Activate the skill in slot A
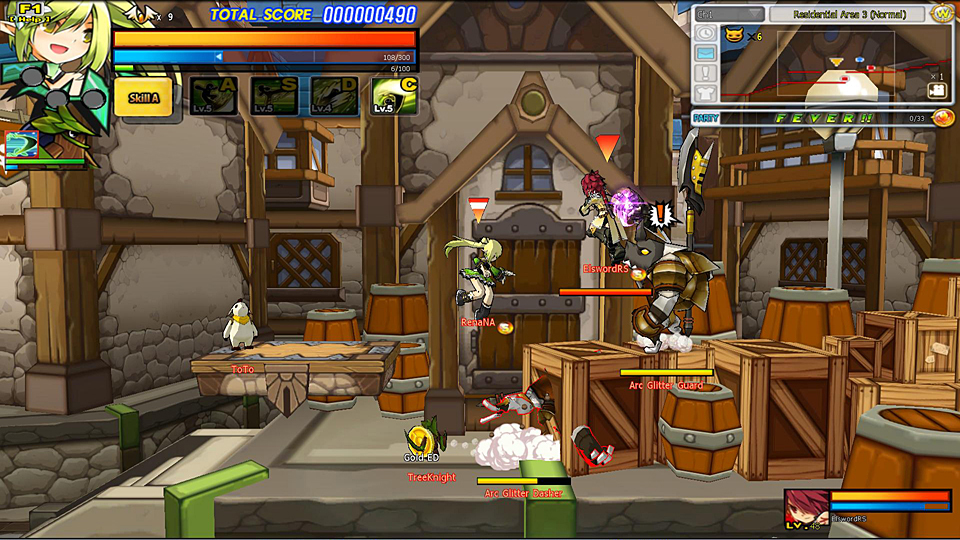The width and height of the screenshot is (960, 540). click(213, 96)
